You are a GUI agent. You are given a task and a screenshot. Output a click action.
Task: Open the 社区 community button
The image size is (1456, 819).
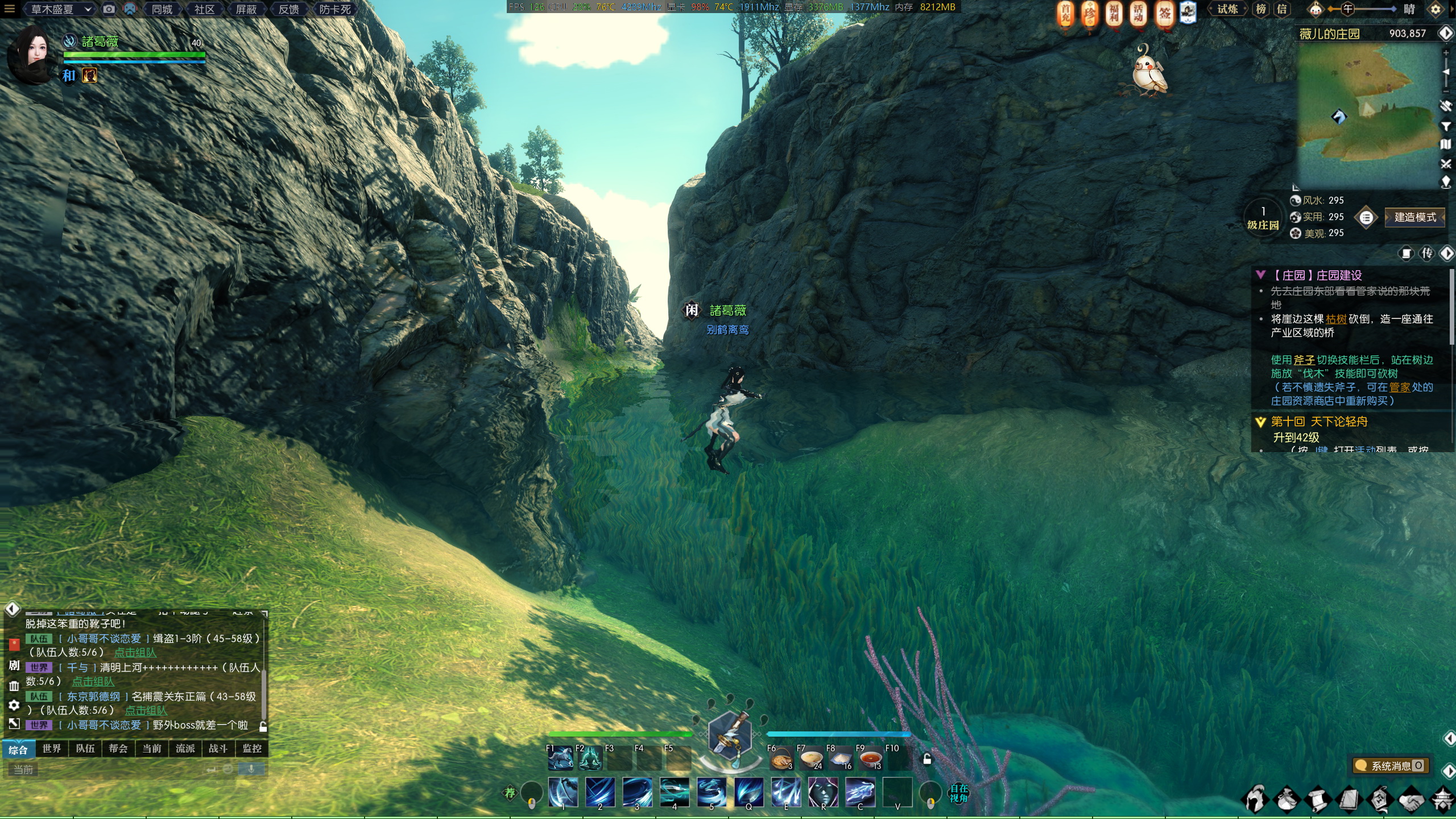point(204,9)
